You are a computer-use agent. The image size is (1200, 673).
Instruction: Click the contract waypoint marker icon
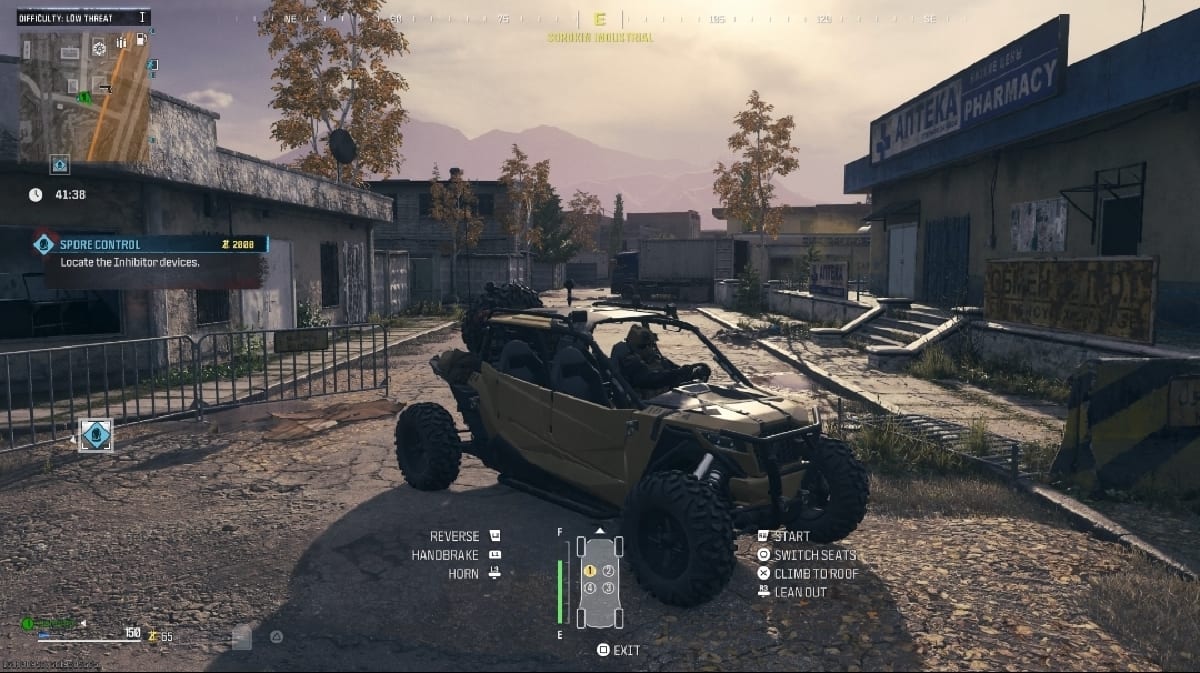point(96,435)
